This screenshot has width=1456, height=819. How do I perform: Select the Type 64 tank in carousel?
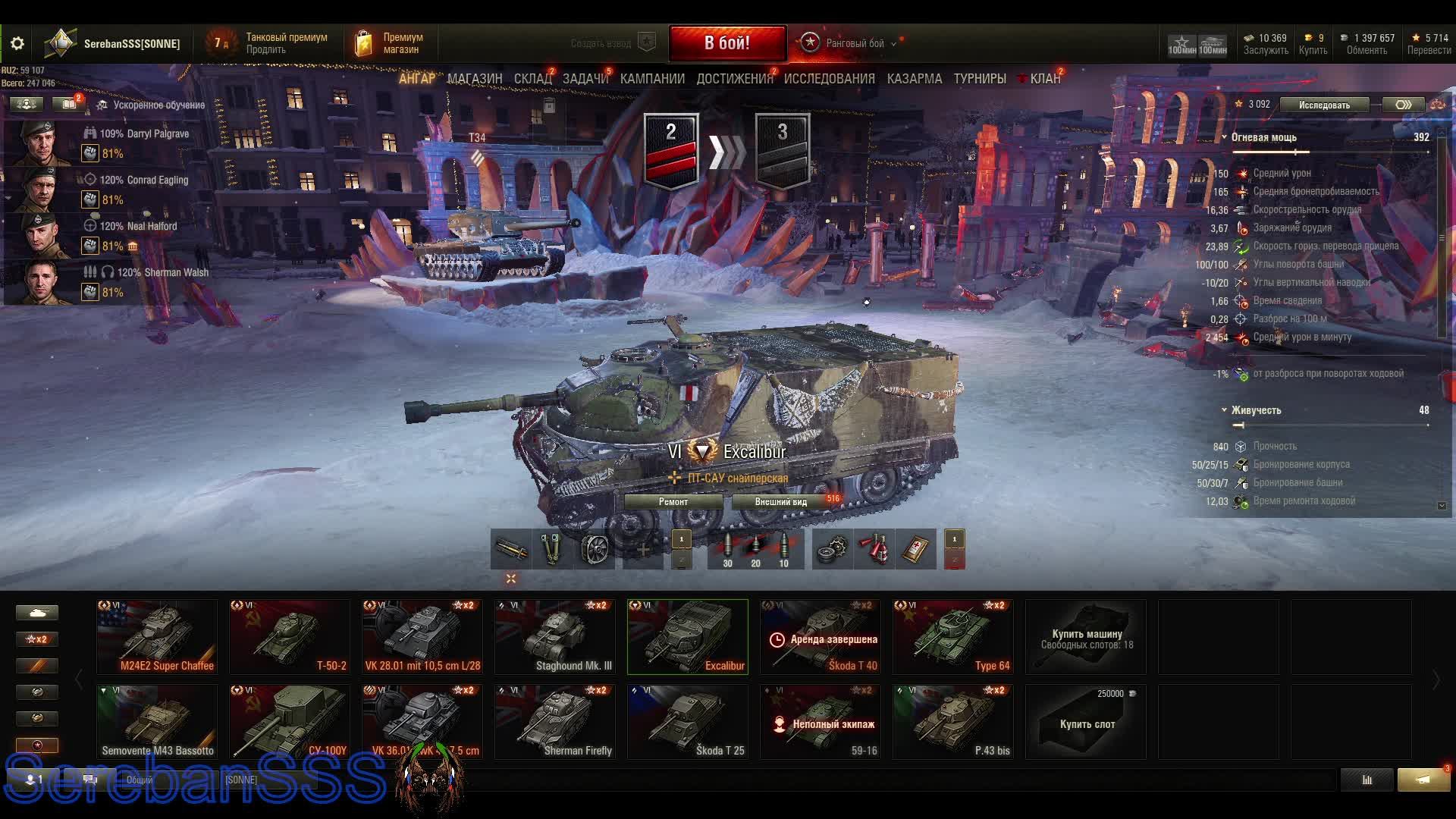pyautogui.click(x=952, y=637)
